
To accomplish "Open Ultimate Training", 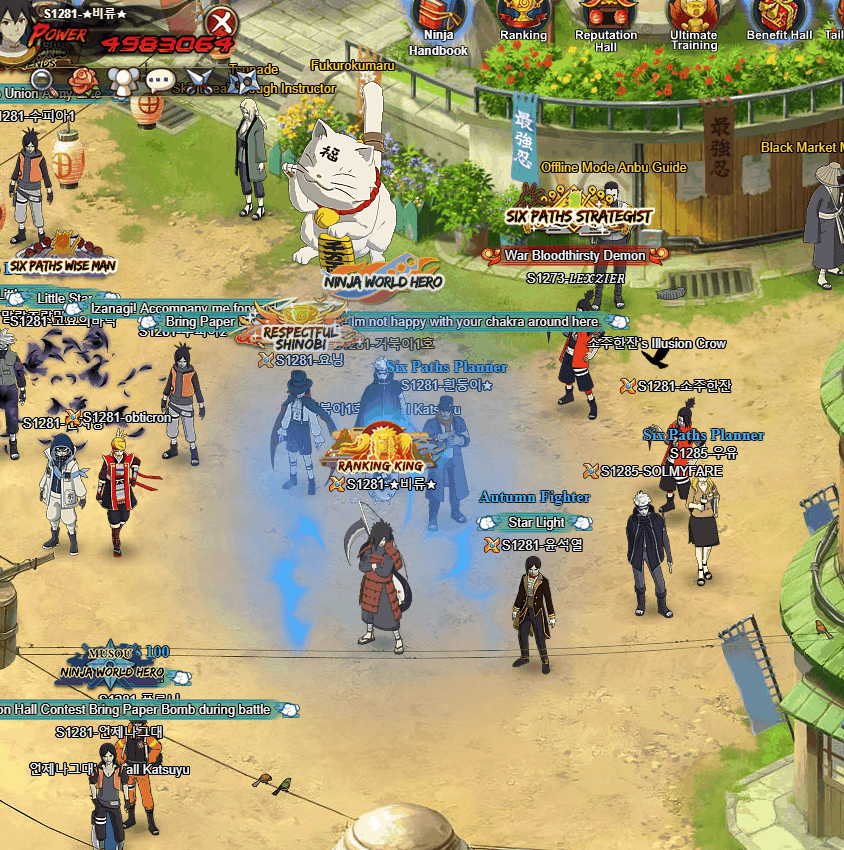I will (694, 22).
